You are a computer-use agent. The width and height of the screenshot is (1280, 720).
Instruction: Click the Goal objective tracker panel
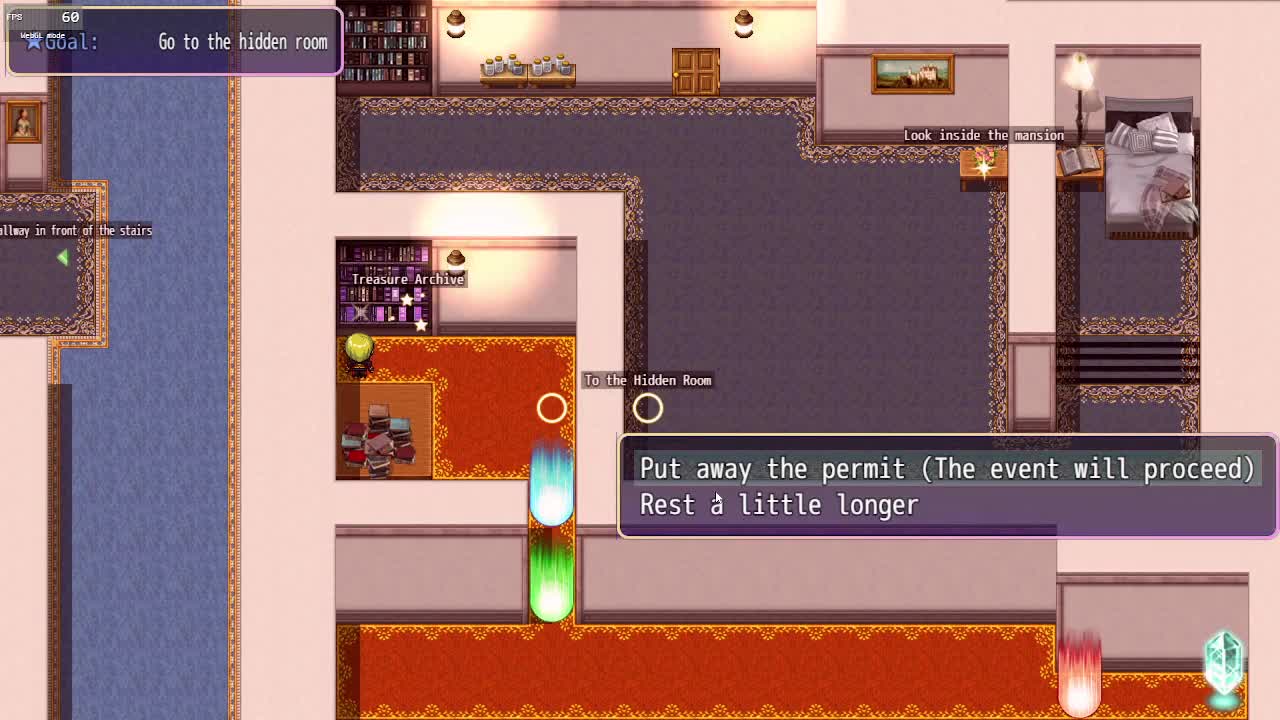pos(175,42)
